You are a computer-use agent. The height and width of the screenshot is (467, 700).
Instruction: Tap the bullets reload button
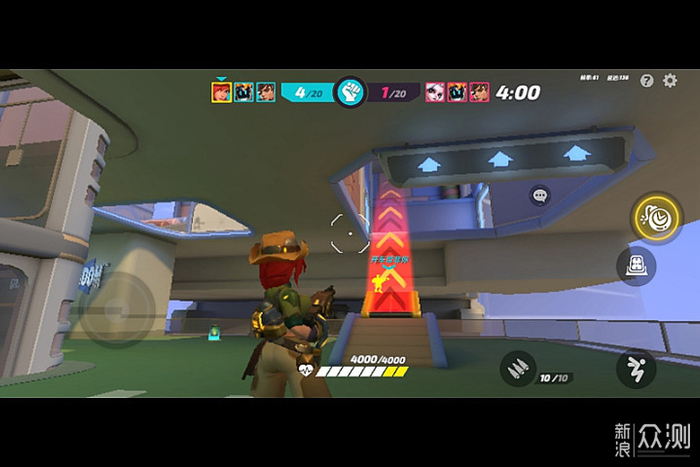point(518,368)
